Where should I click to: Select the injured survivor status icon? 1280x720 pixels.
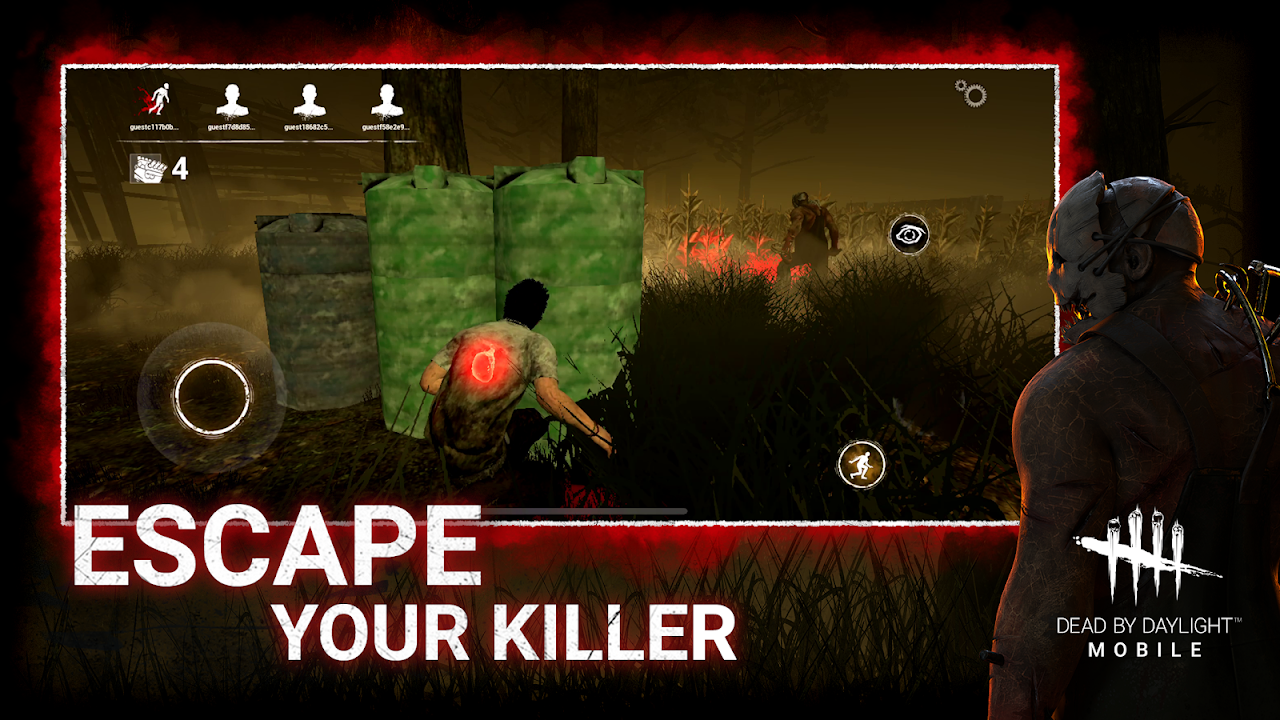160,97
